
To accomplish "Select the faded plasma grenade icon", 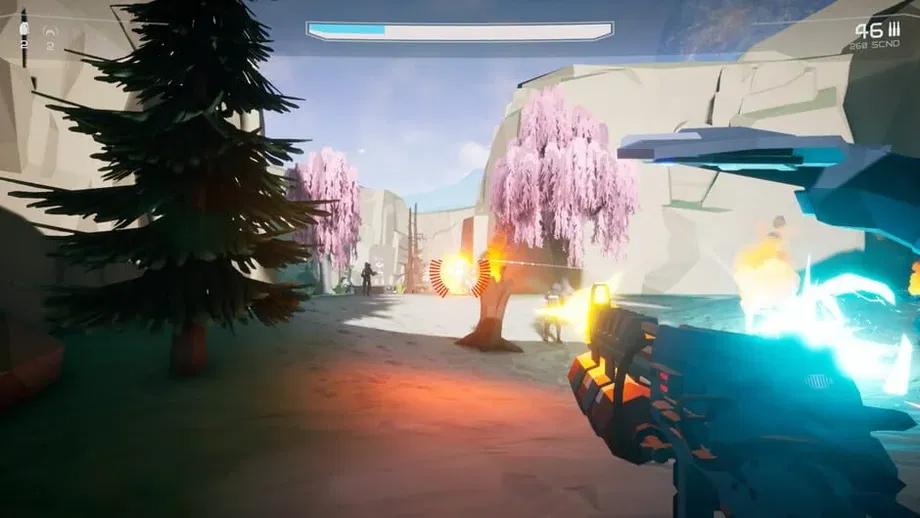I will tap(50, 31).
